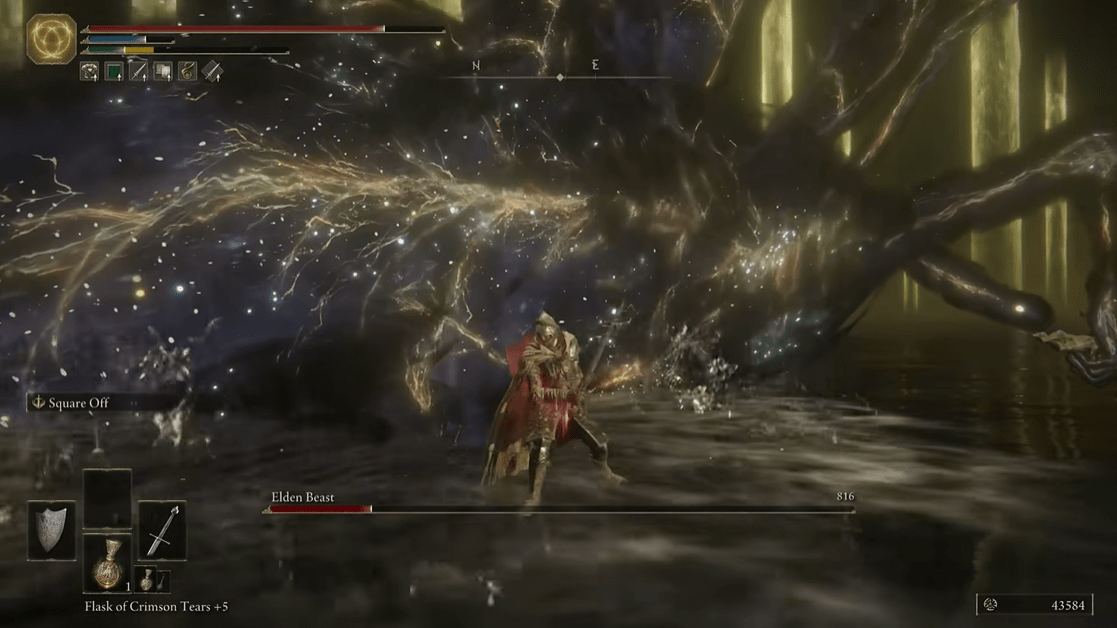Click the equipped shield slot
The image size is (1117, 628).
50,531
